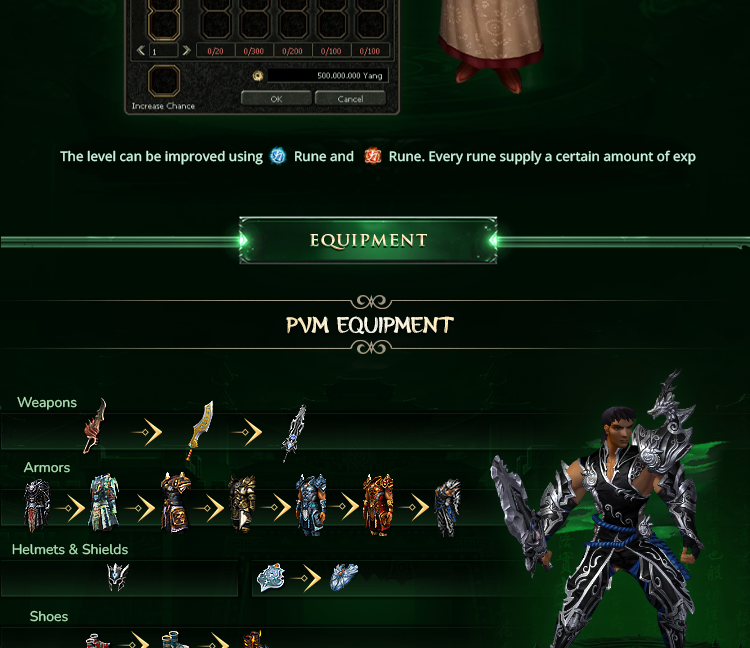
Task: Choose the teal green armor icon
Action: coord(104,503)
